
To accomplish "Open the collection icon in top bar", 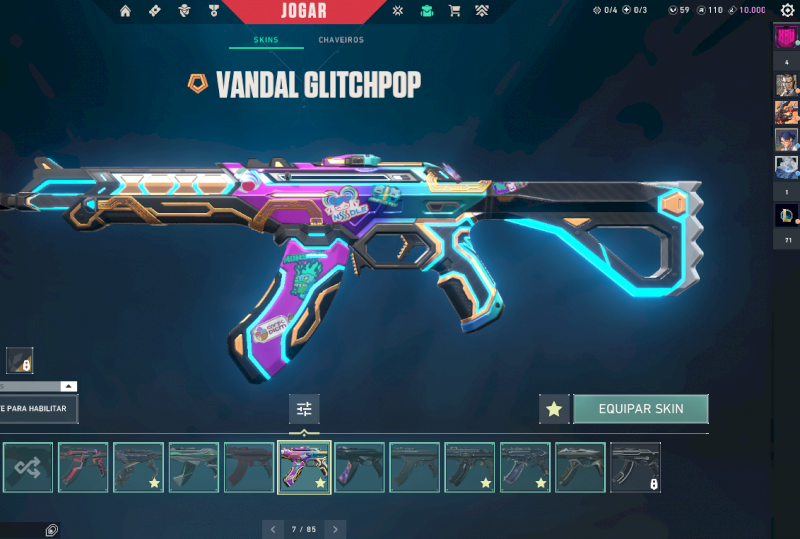I will click(x=427, y=11).
